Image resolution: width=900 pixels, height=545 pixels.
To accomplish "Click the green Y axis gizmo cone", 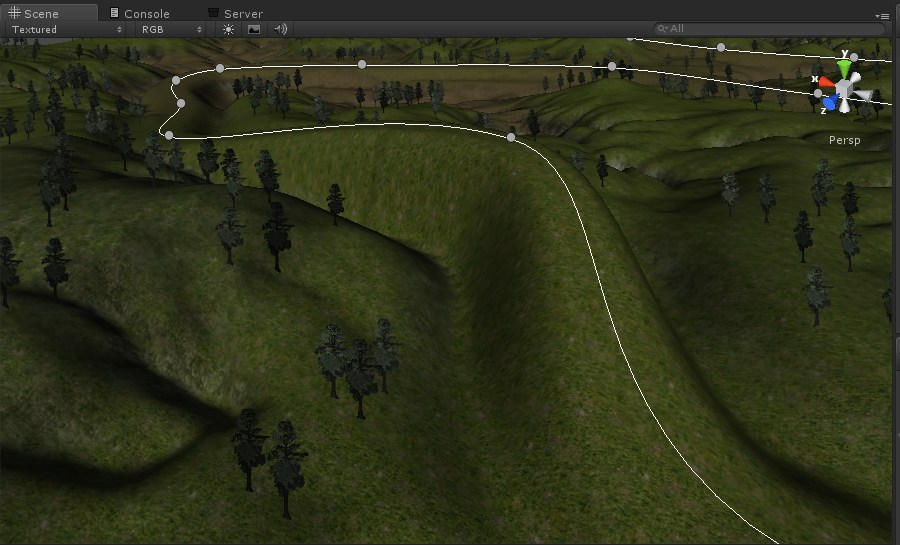I will click(846, 68).
